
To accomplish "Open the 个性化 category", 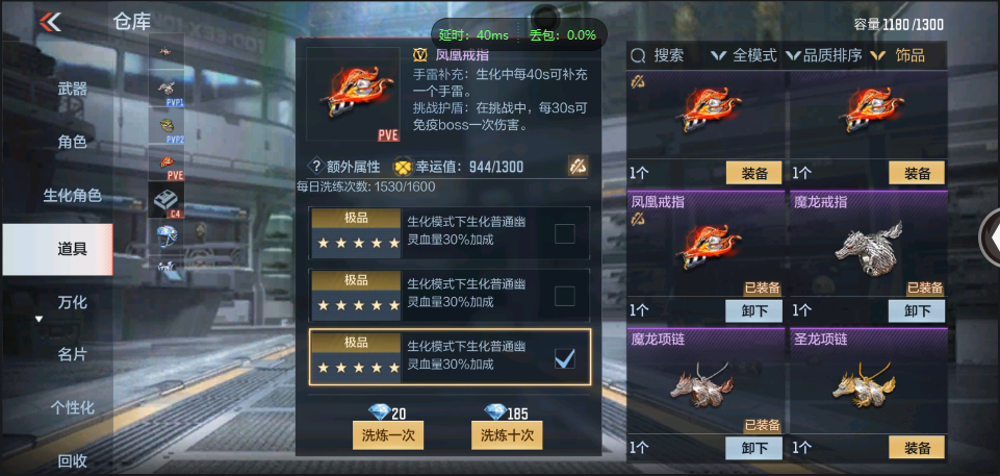I will pos(72,407).
